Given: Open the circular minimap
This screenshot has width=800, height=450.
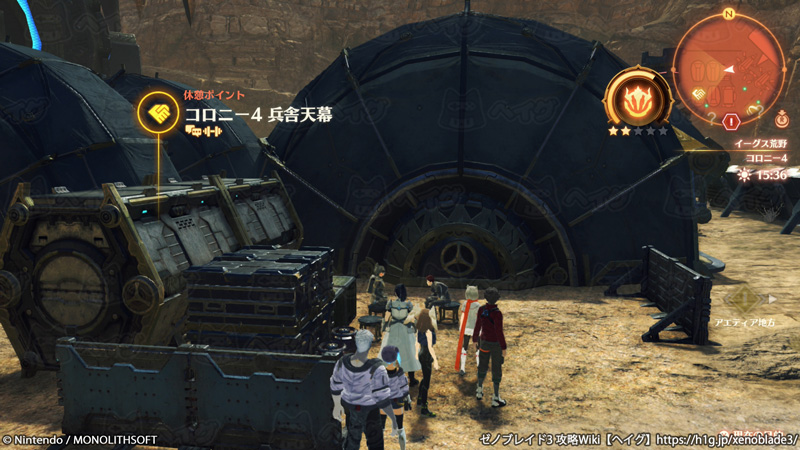Looking at the screenshot, I should (x=728, y=69).
